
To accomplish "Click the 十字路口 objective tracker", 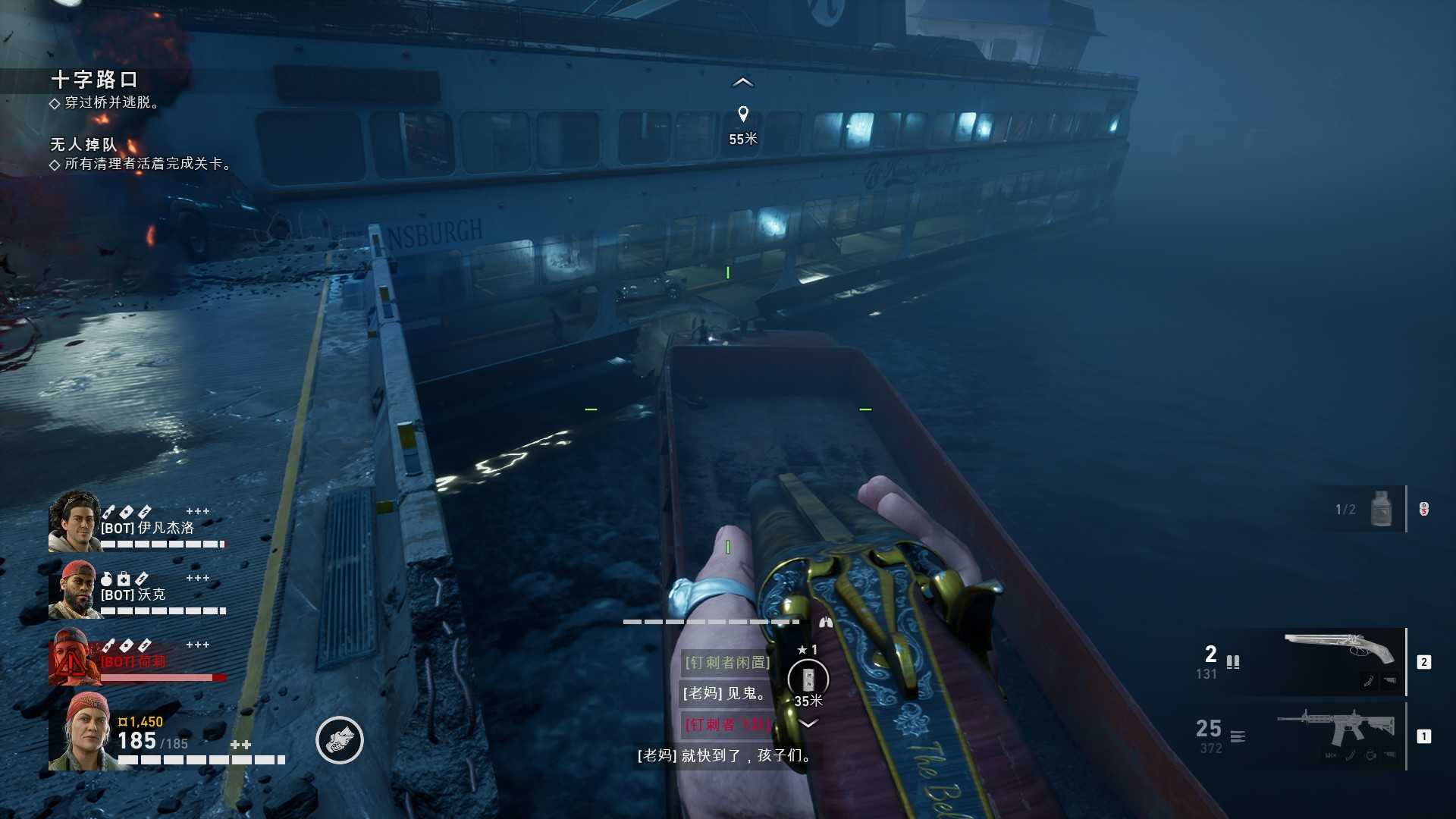I will [x=94, y=80].
